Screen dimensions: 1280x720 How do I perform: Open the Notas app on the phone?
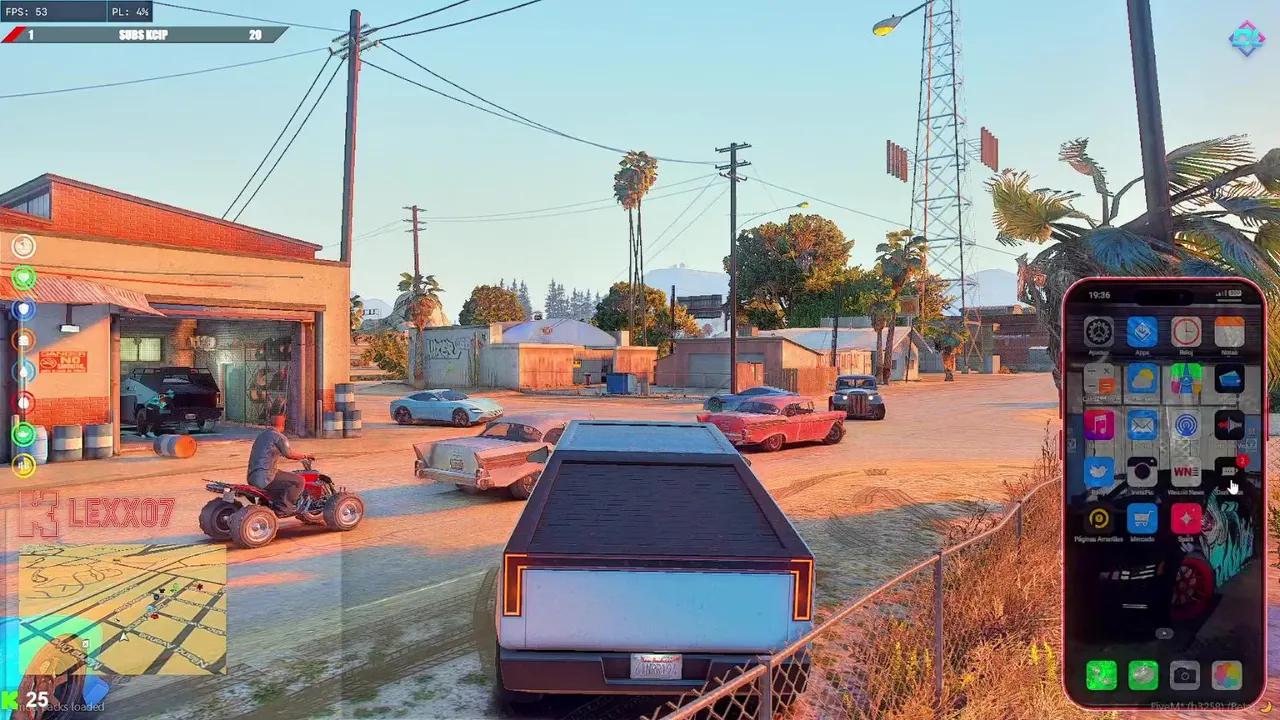point(1227,332)
